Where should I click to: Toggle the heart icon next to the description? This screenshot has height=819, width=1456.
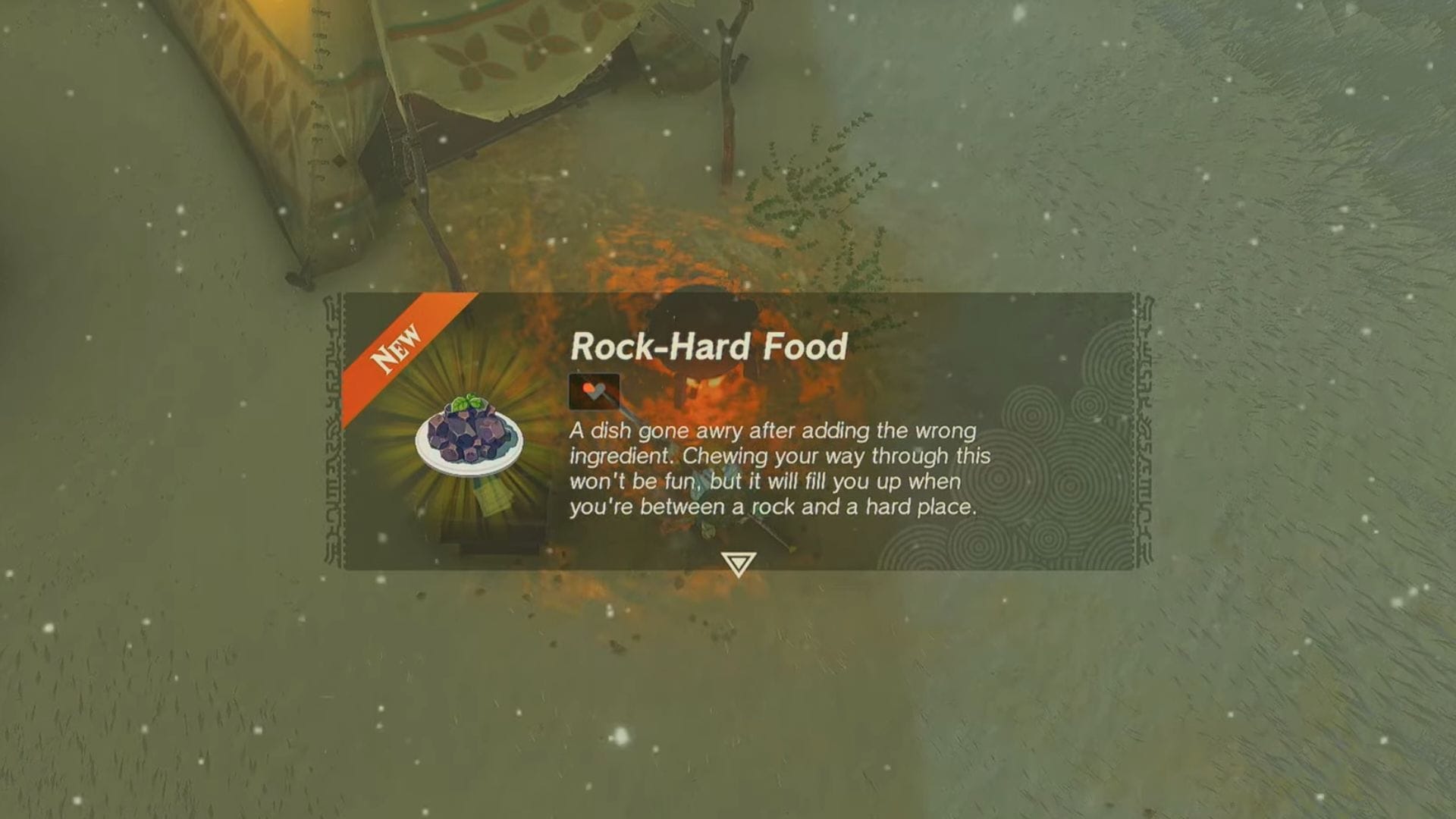coord(594,391)
